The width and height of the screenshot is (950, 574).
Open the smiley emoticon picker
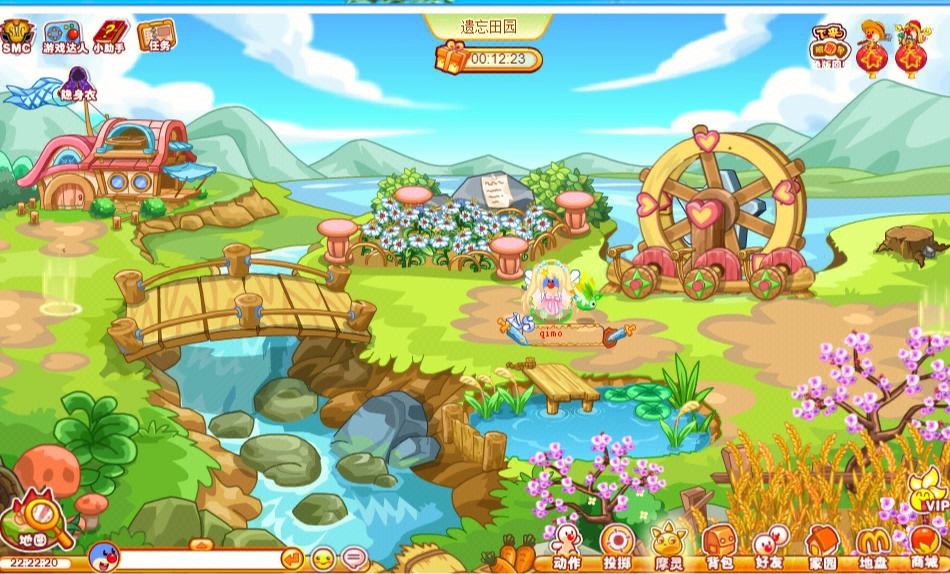[324, 558]
